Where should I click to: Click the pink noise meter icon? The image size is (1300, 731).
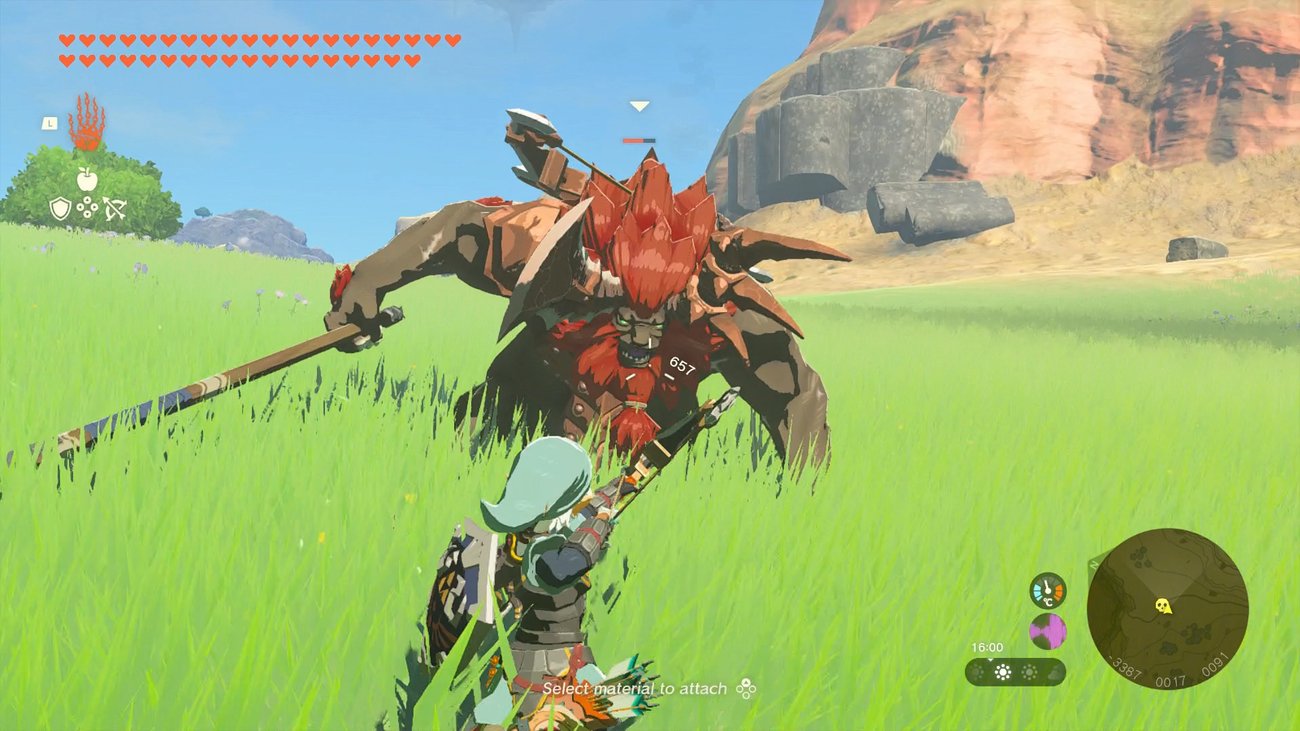pos(1048,630)
